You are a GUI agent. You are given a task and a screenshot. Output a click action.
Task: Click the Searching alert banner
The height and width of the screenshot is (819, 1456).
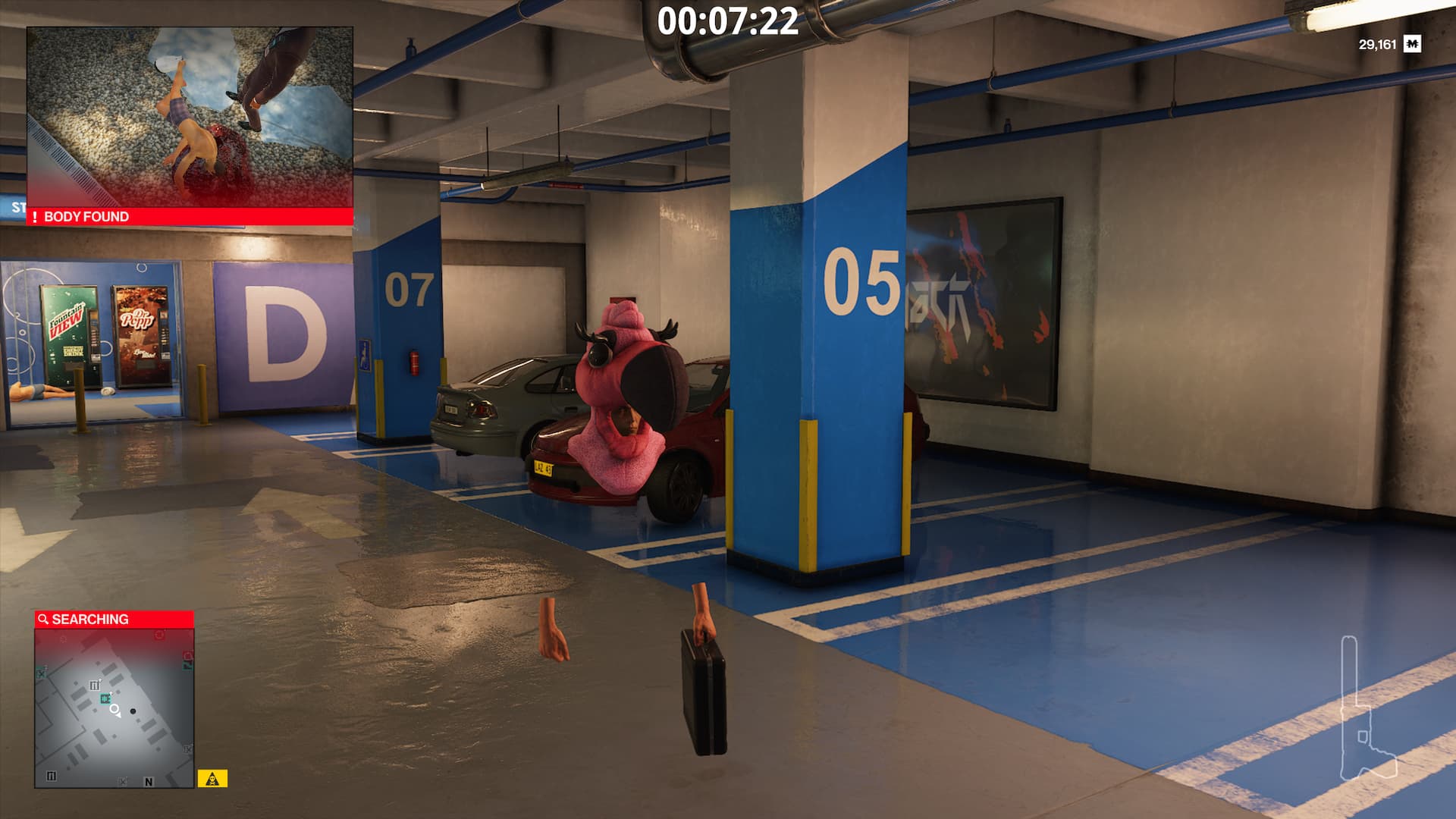pos(114,620)
